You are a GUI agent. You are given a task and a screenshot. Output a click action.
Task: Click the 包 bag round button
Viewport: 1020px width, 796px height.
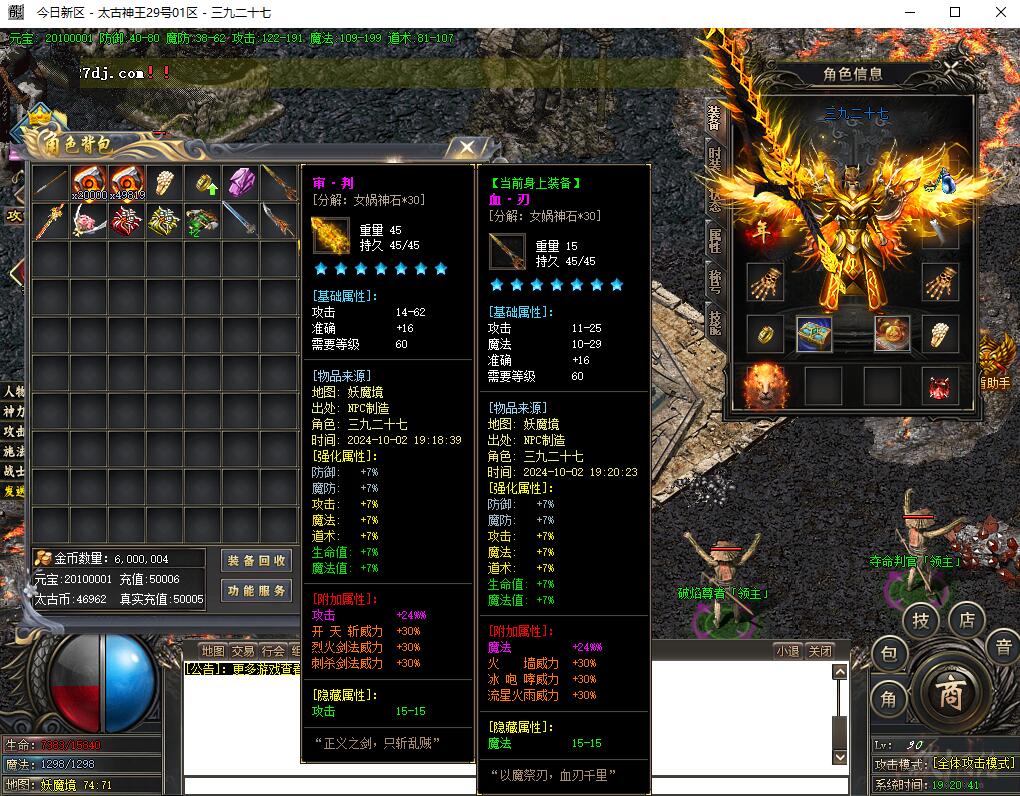(889, 655)
